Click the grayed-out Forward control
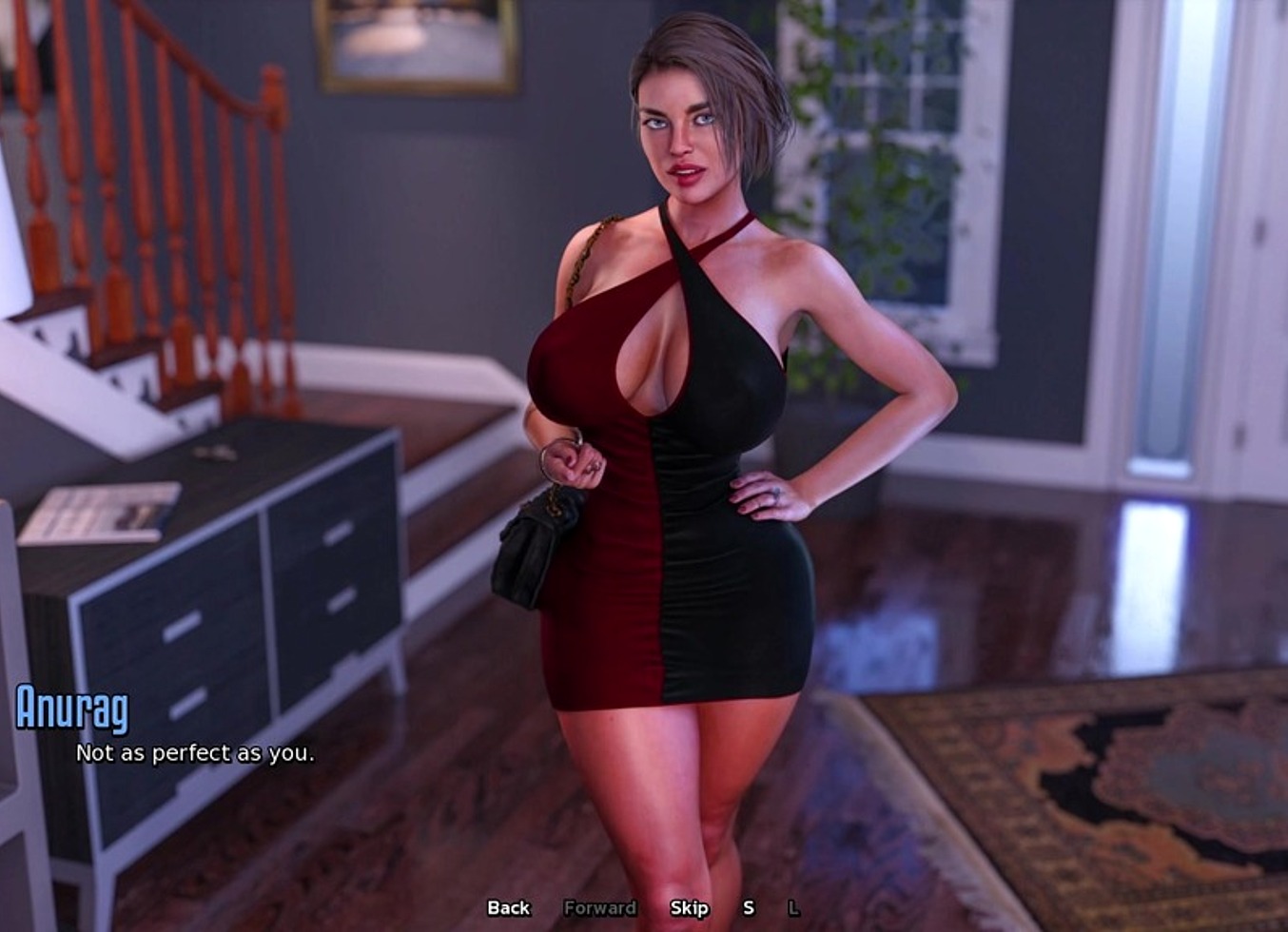This screenshot has width=1288, height=932. pos(601,909)
